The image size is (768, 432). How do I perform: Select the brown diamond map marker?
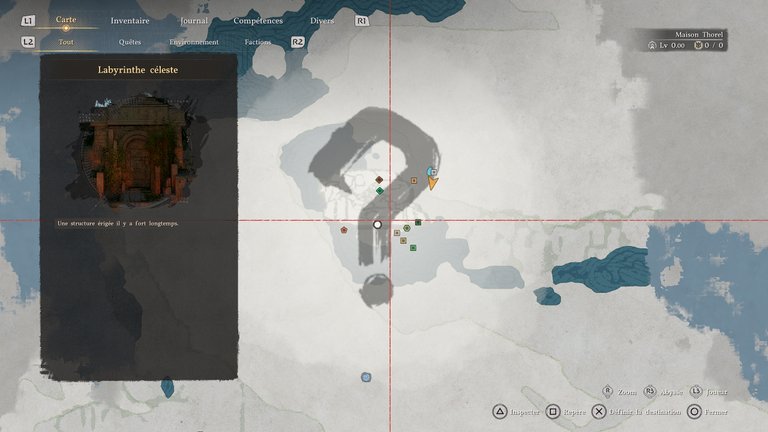click(x=379, y=180)
